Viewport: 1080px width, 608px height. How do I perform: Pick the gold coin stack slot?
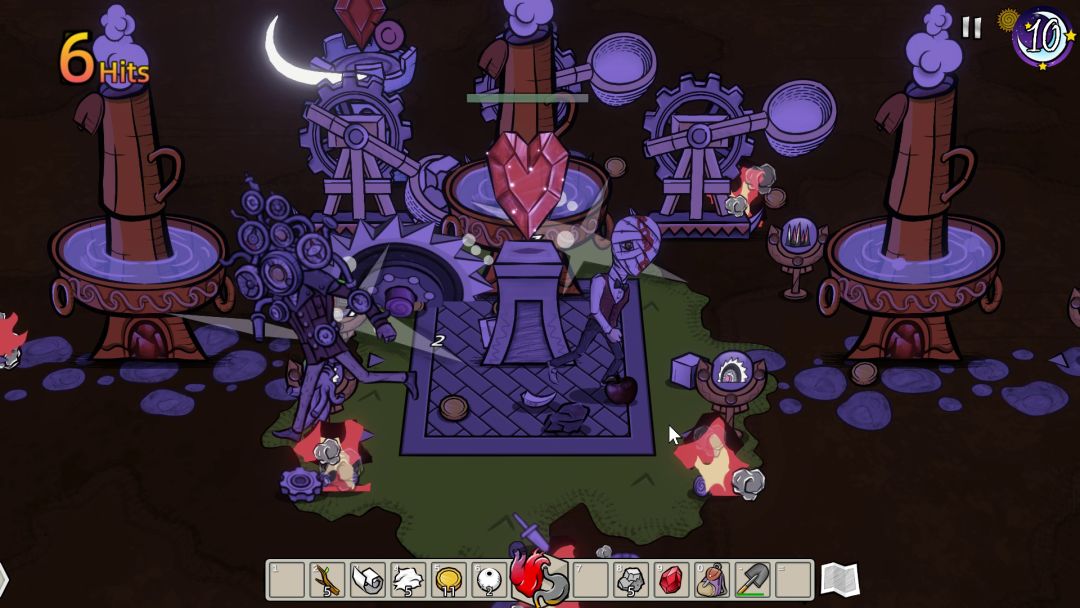(x=449, y=579)
